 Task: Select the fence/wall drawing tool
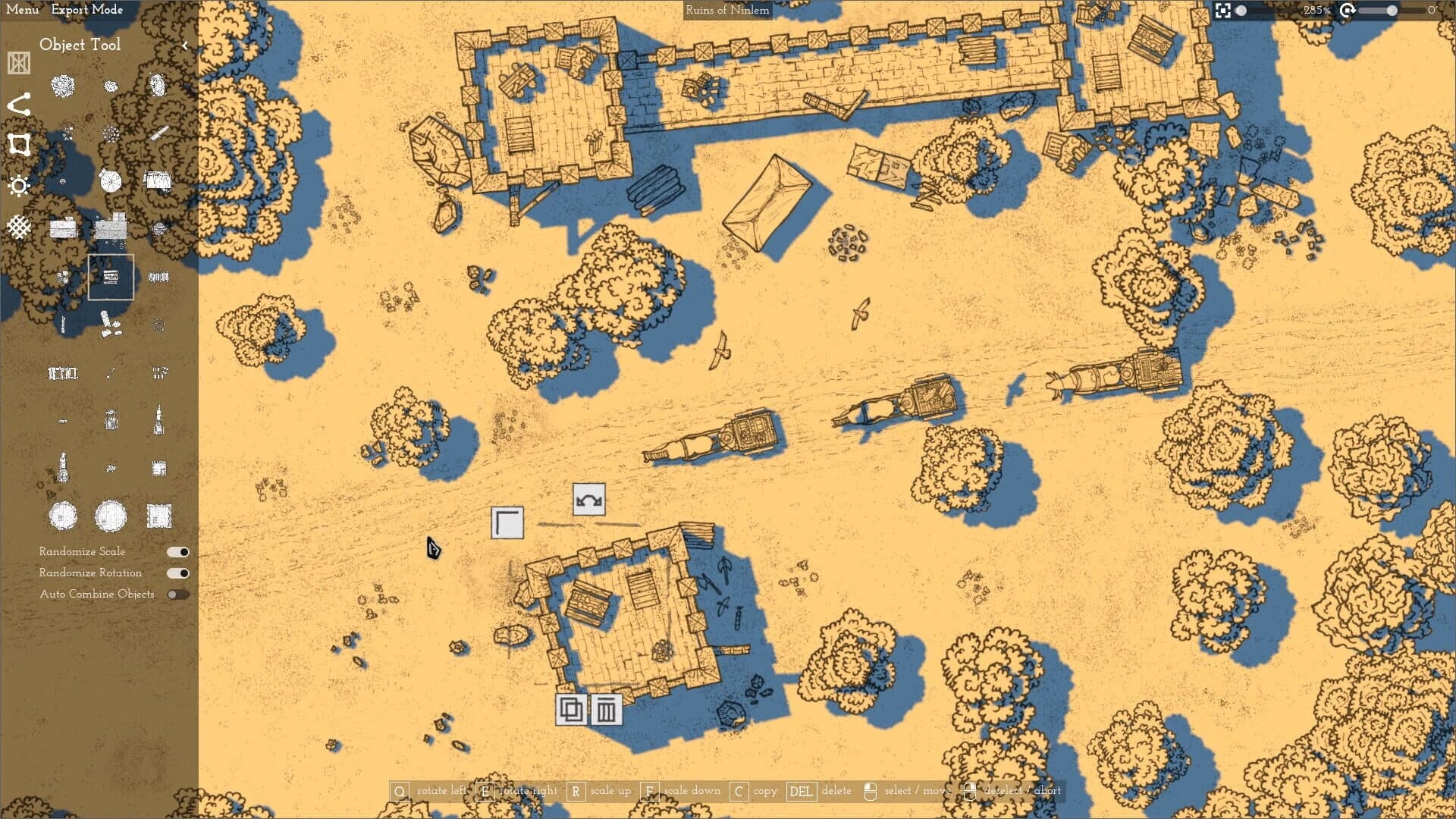(18, 62)
